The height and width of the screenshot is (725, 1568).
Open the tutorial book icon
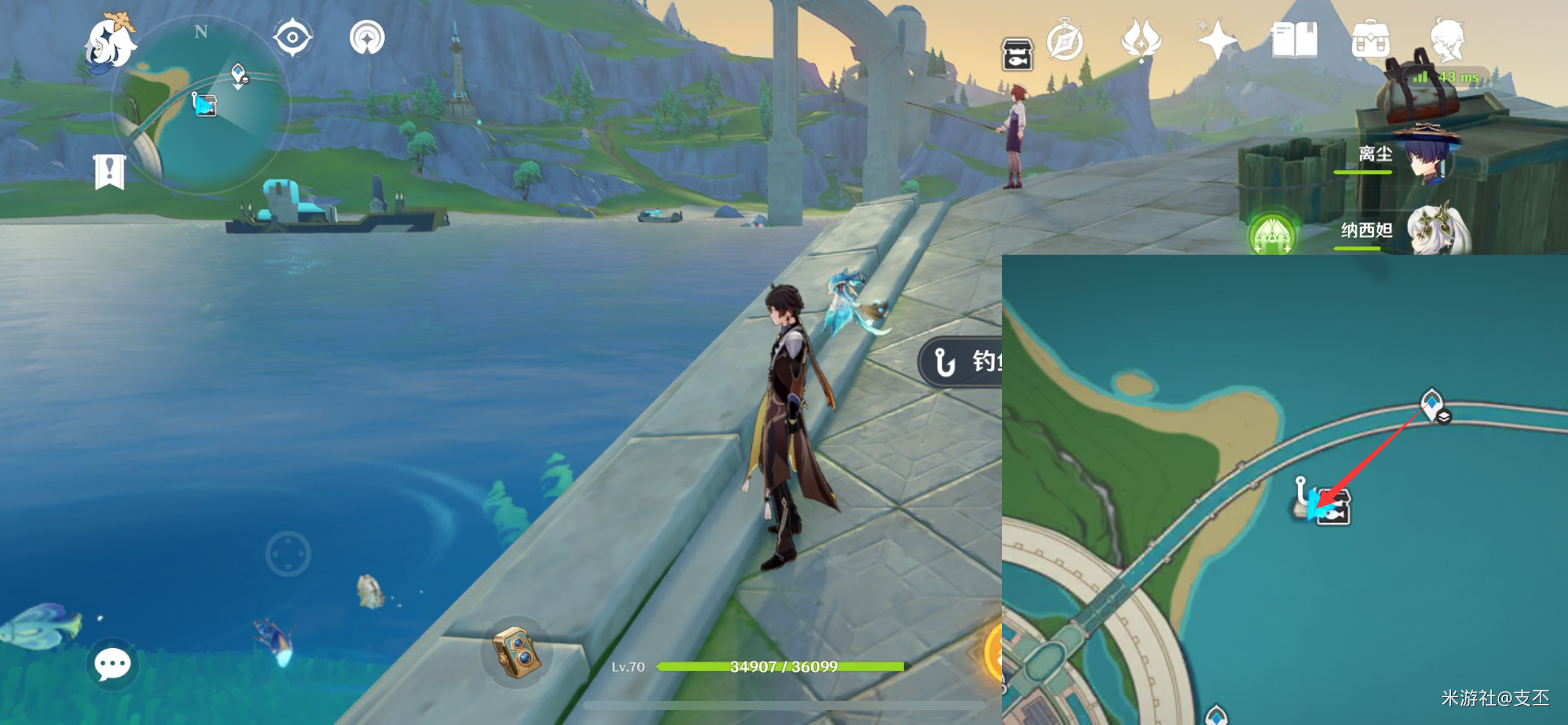click(1294, 41)
